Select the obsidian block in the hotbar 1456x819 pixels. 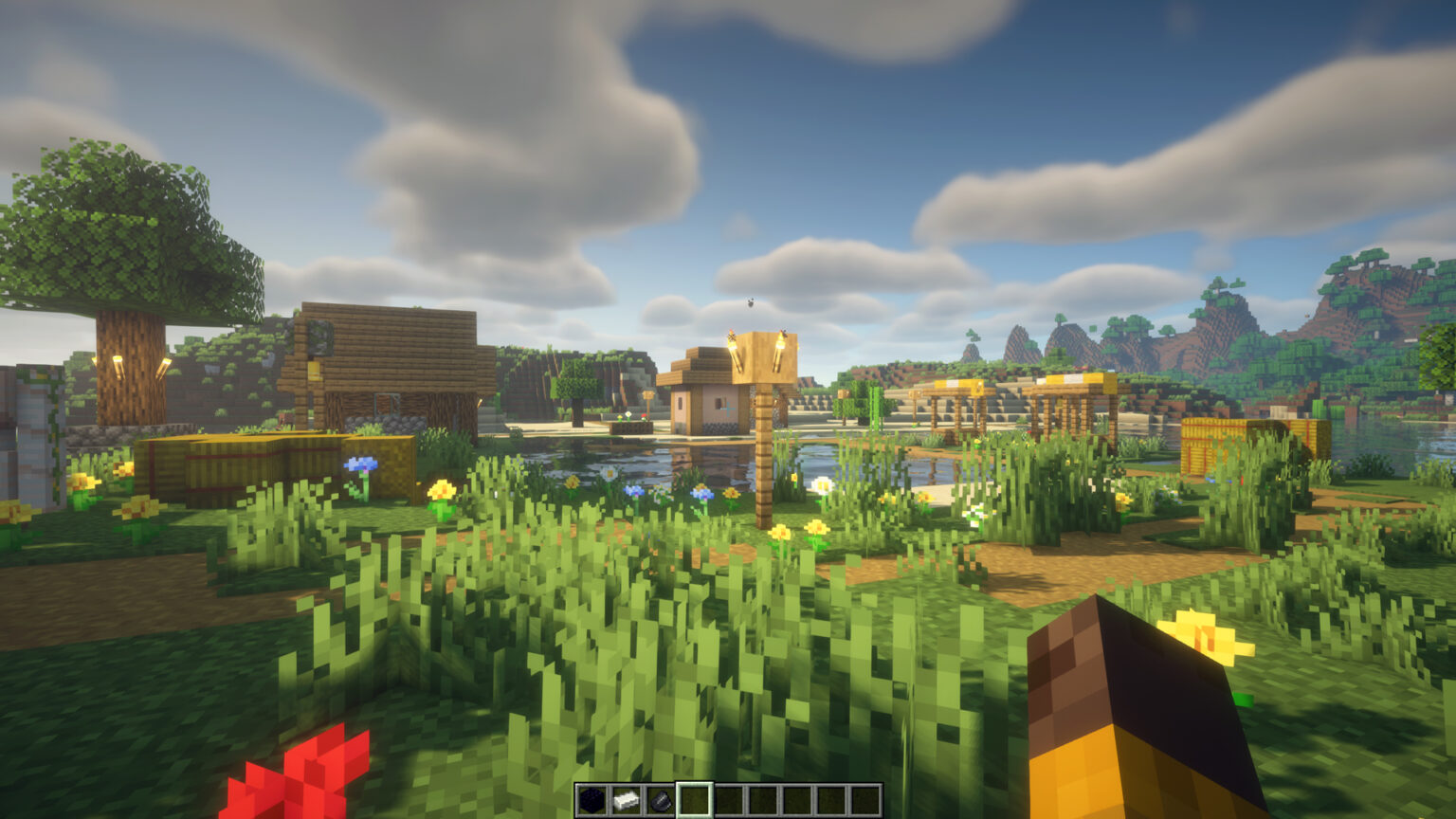click(x=592, y=799)
